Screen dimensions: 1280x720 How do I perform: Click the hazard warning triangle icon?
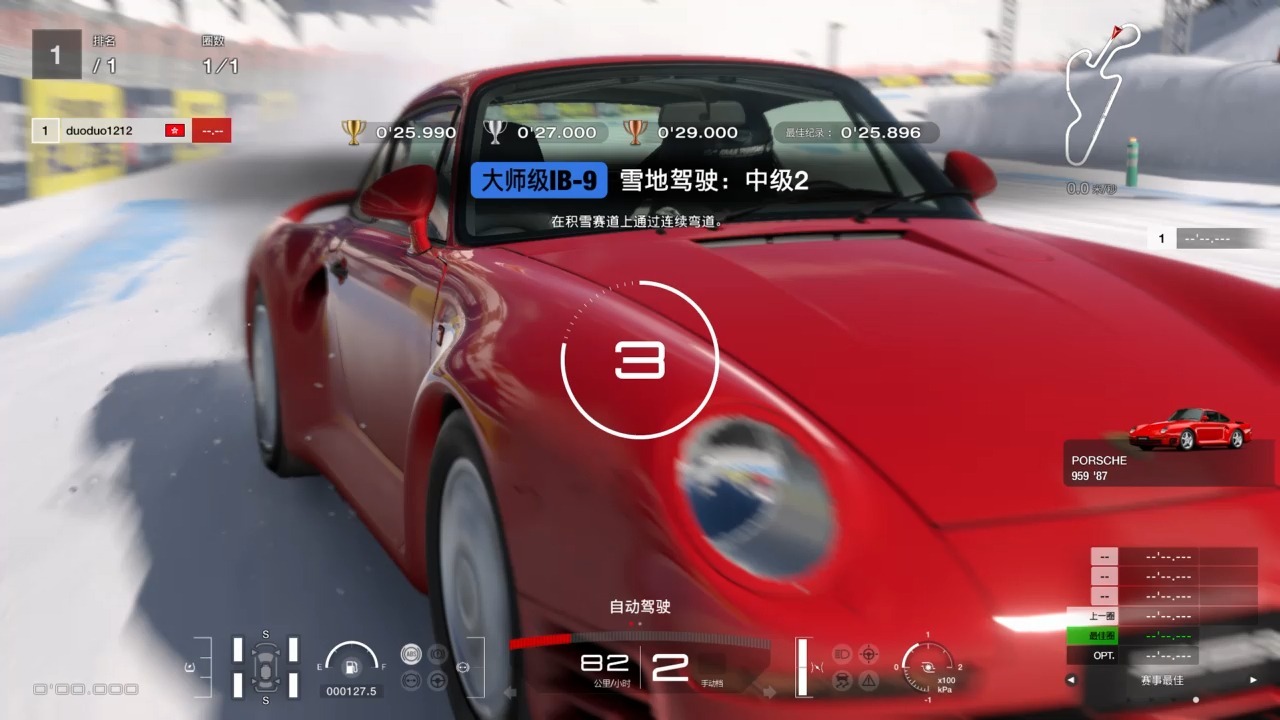[x=869, y=681]
